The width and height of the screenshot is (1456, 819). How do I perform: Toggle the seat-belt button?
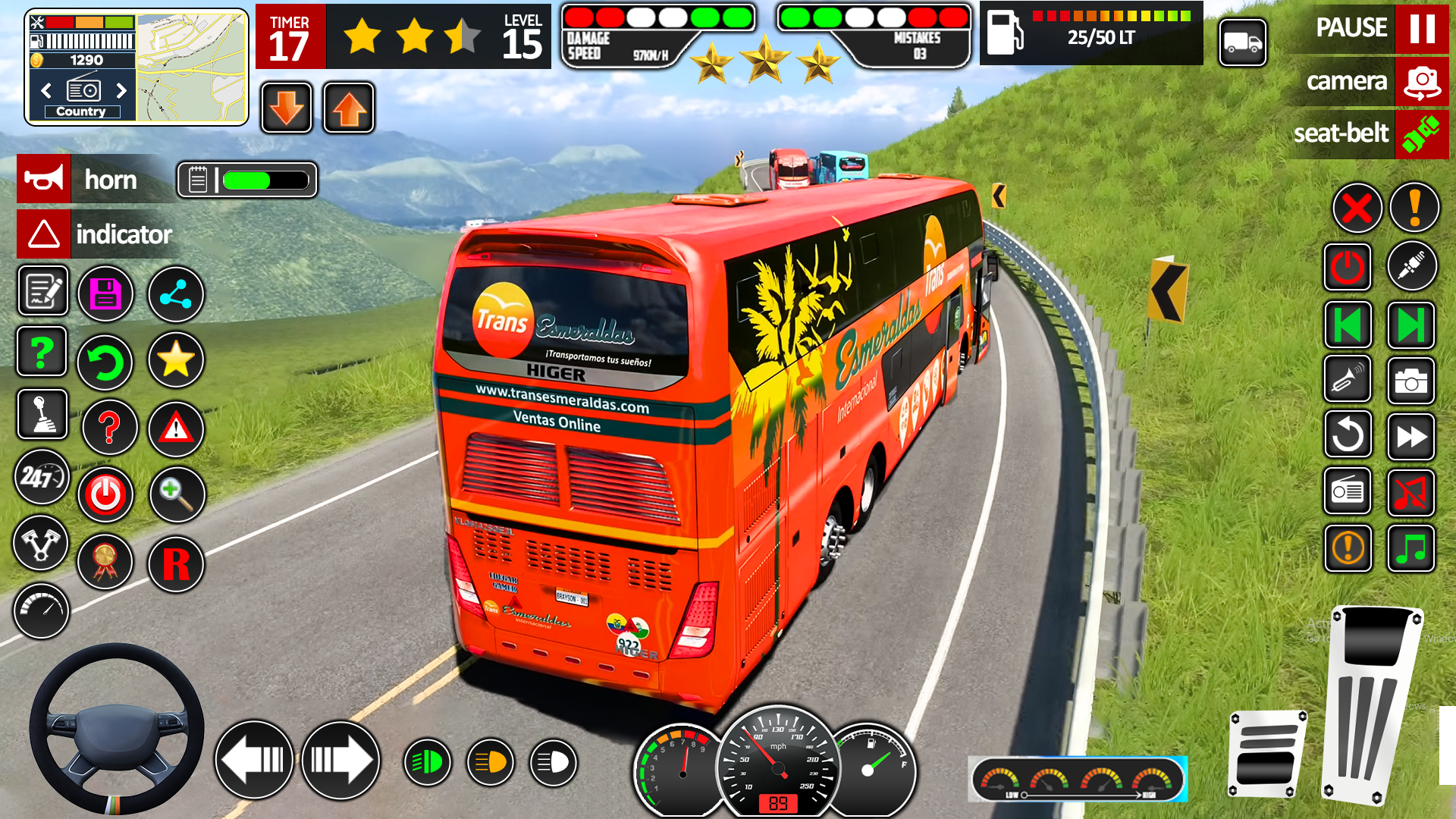pos(1420,134)
